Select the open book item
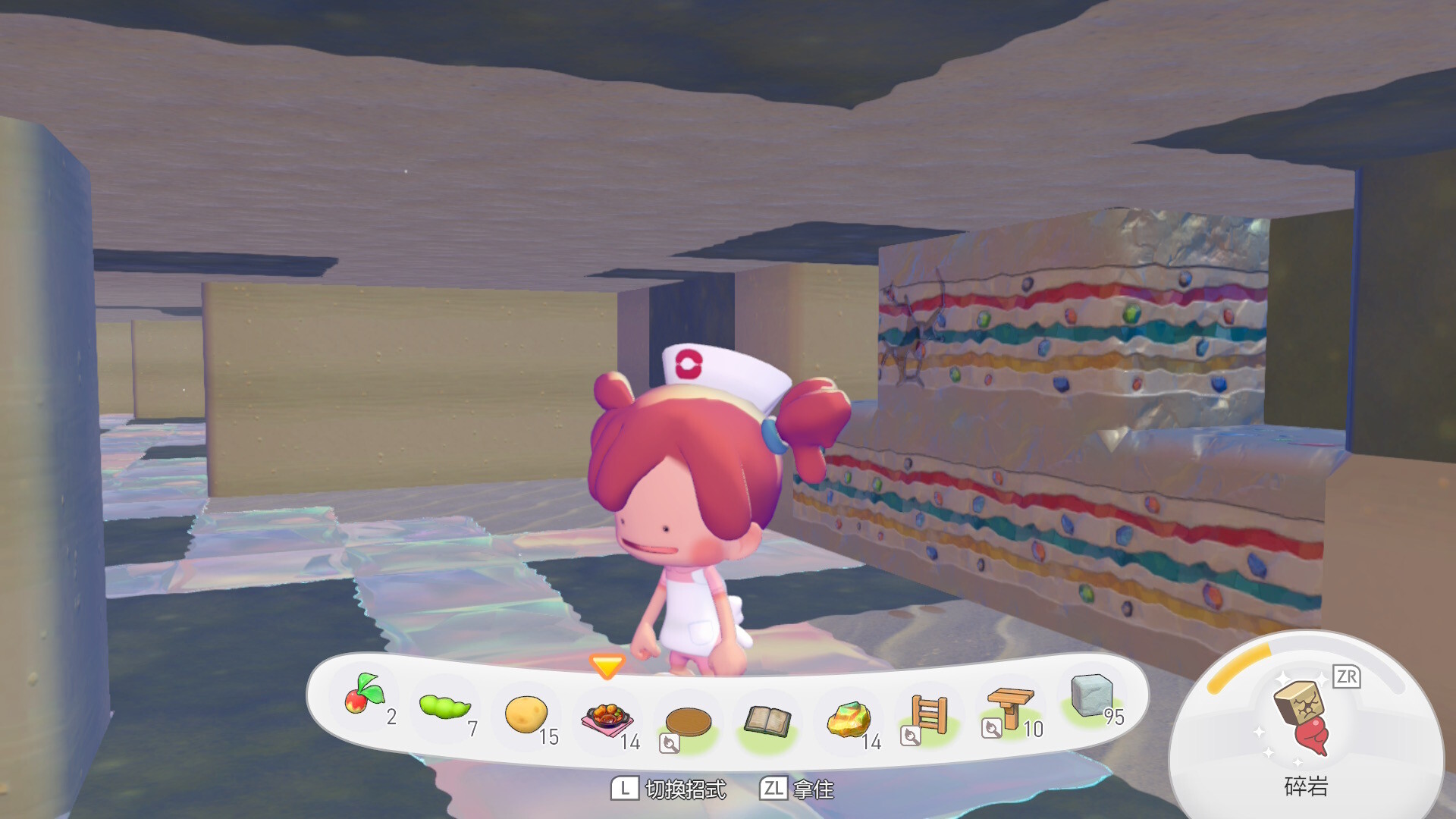The width and height of the screenshot is (1456, 819). point(767,721)
